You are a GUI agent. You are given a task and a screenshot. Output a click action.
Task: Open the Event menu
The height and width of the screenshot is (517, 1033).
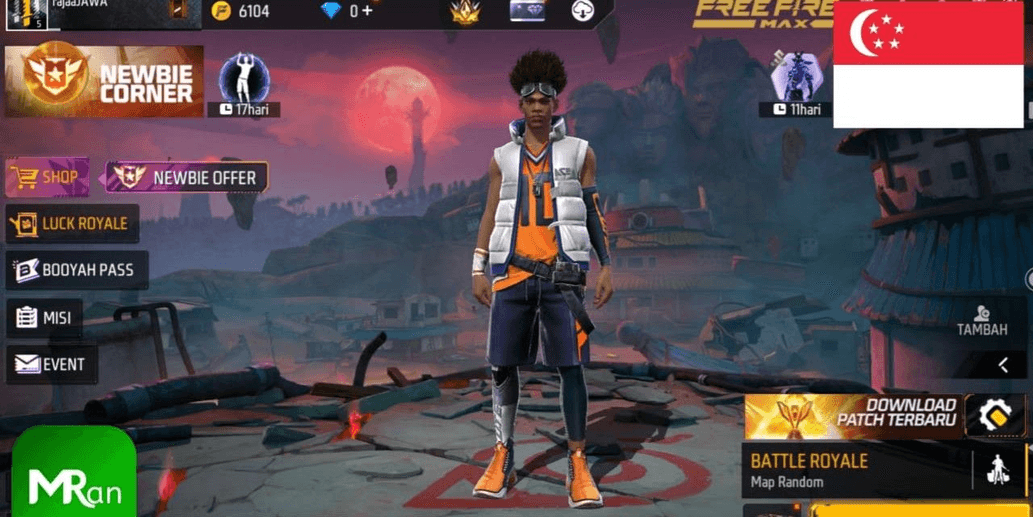tap(52, 365)
